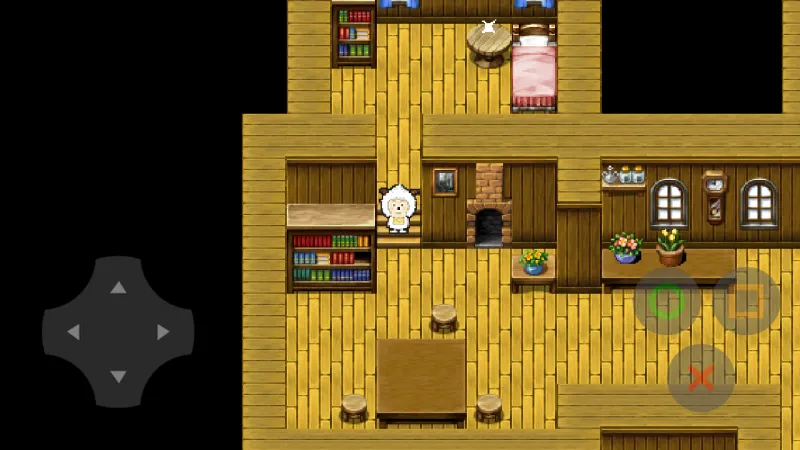The width and height of the screenshot is (800, 450).
Task: Tap the orange square button
Action: click(x=746, y=301)
